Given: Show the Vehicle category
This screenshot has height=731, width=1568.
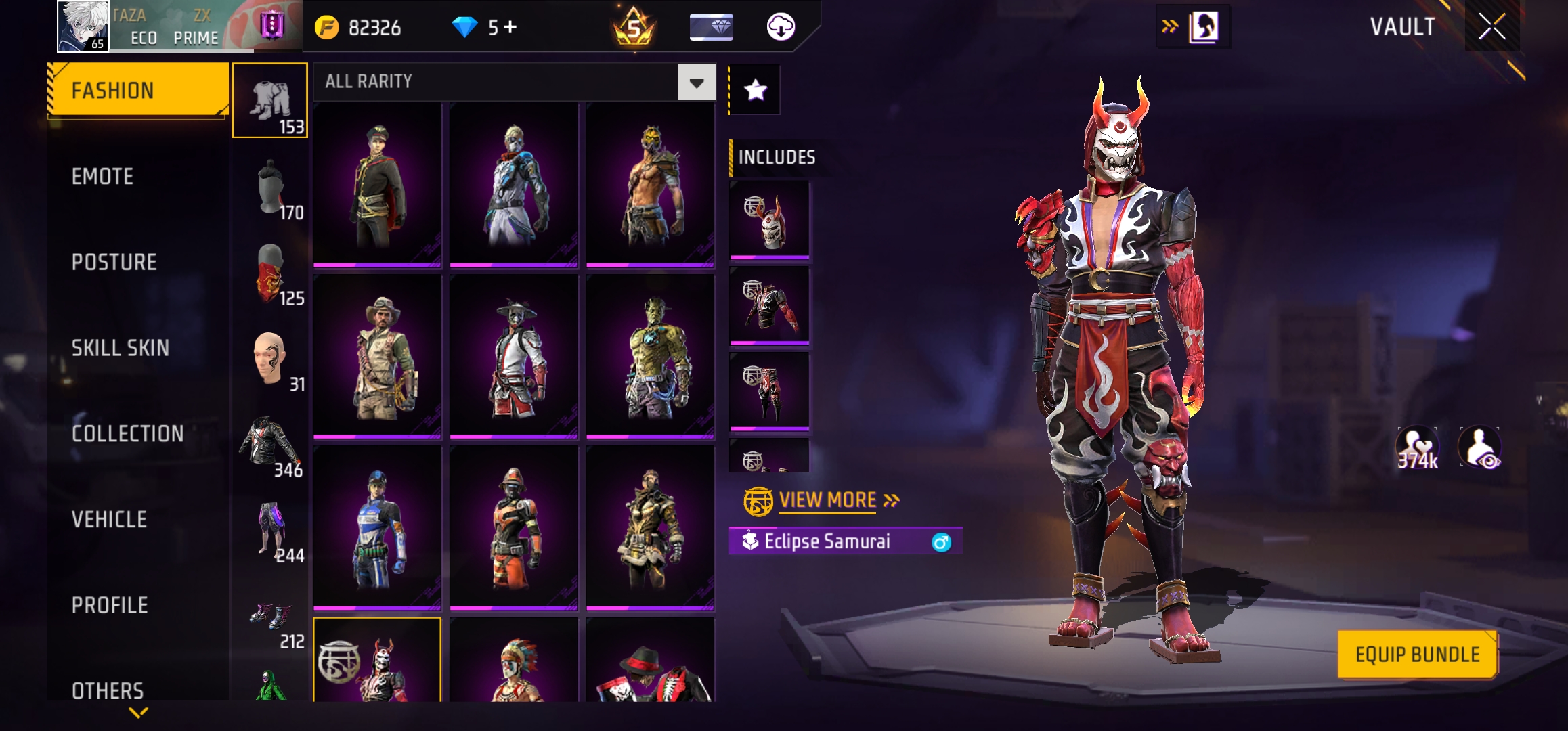Looking at the screenshot, I should (x=109, y=520).
